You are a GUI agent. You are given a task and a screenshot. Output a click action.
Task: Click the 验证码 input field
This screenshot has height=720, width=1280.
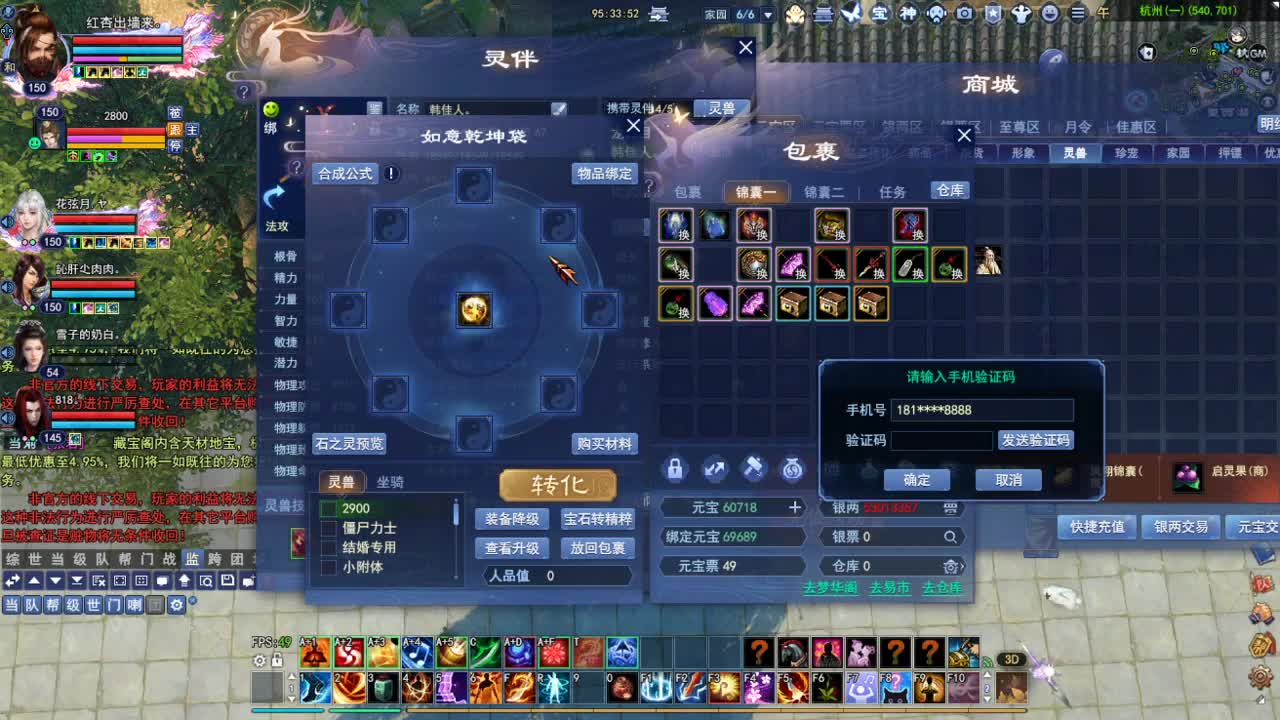coord(941,441)
